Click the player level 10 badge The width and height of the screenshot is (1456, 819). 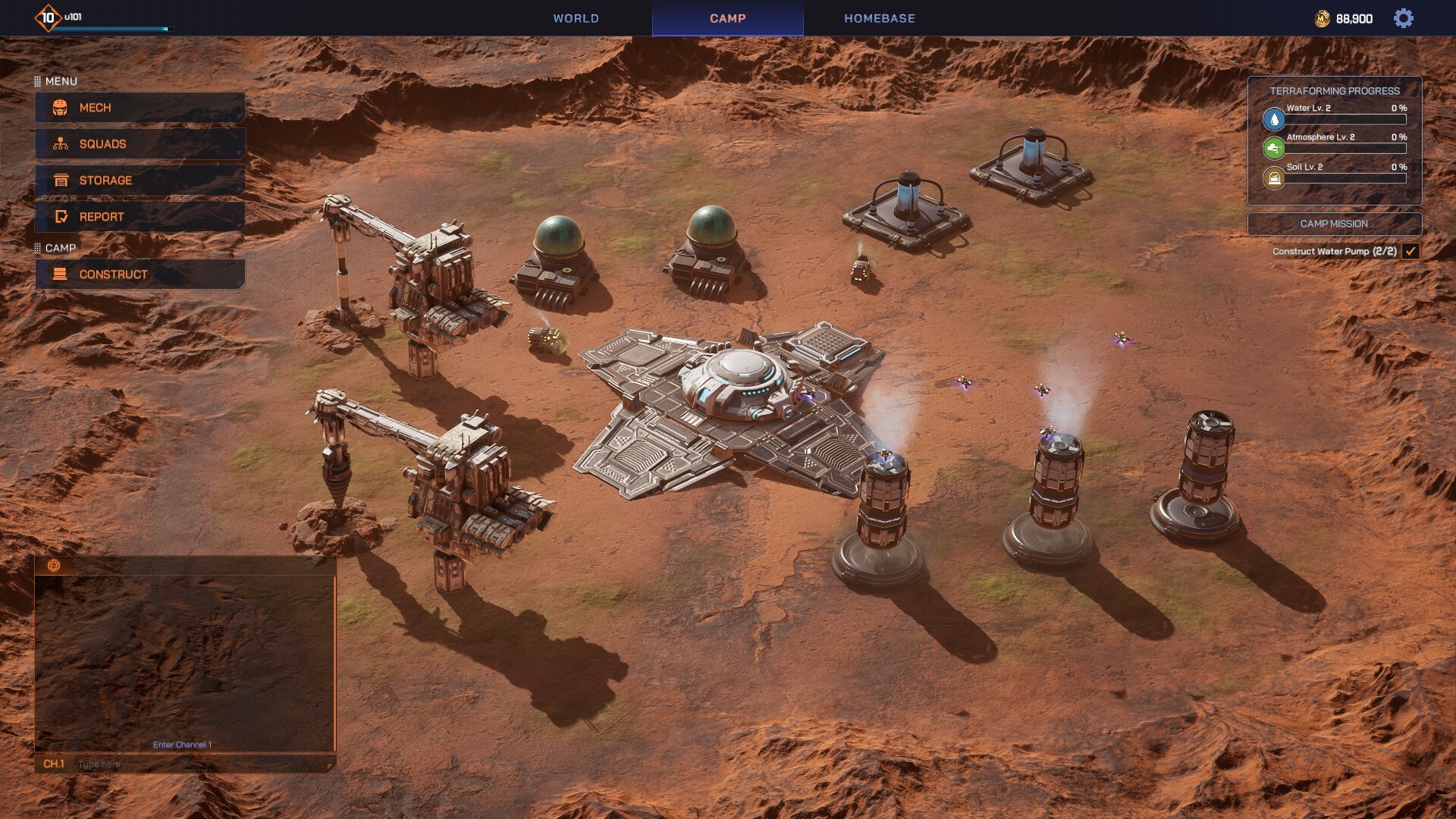(48, 17)
